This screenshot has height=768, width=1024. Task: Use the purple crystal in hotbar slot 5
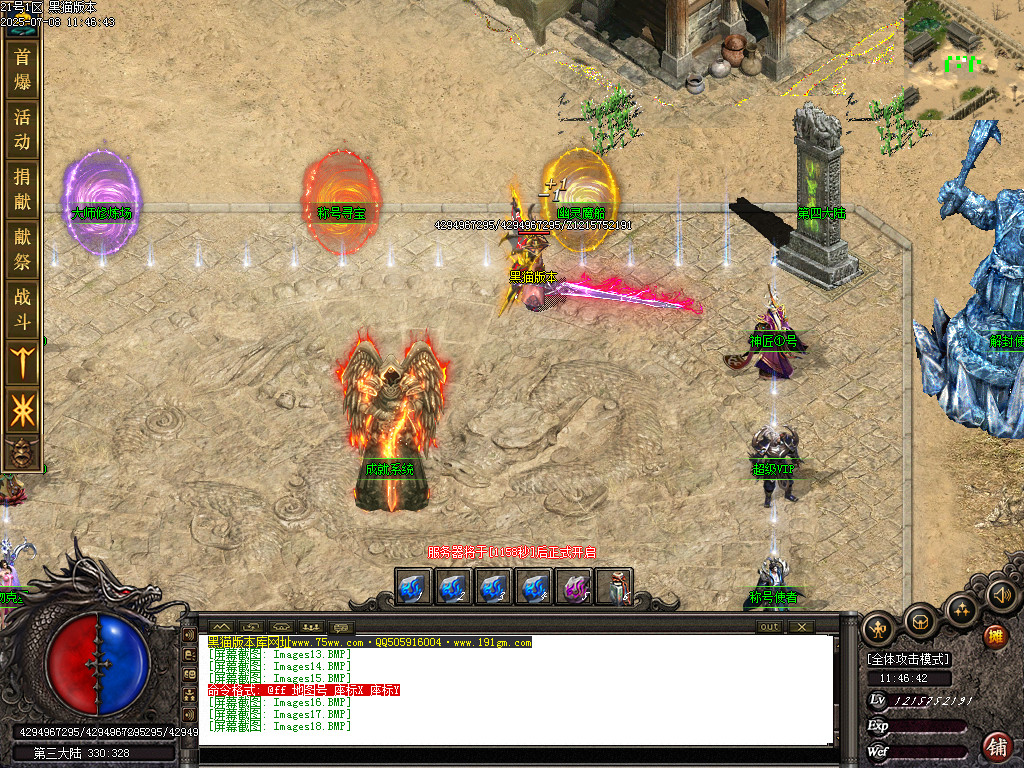(x=575, y=587)
